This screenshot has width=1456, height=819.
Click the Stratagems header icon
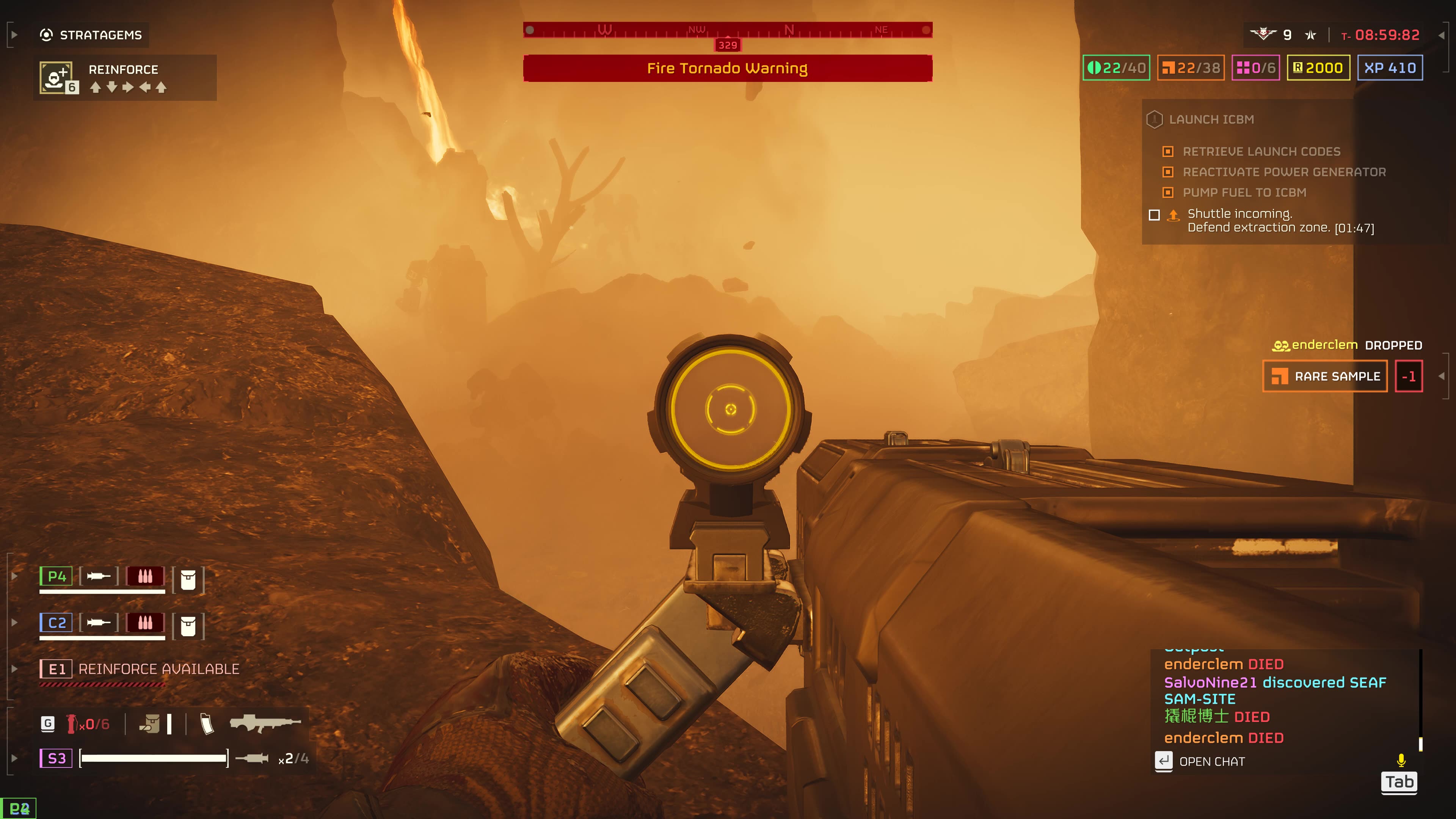click(47, 35)
